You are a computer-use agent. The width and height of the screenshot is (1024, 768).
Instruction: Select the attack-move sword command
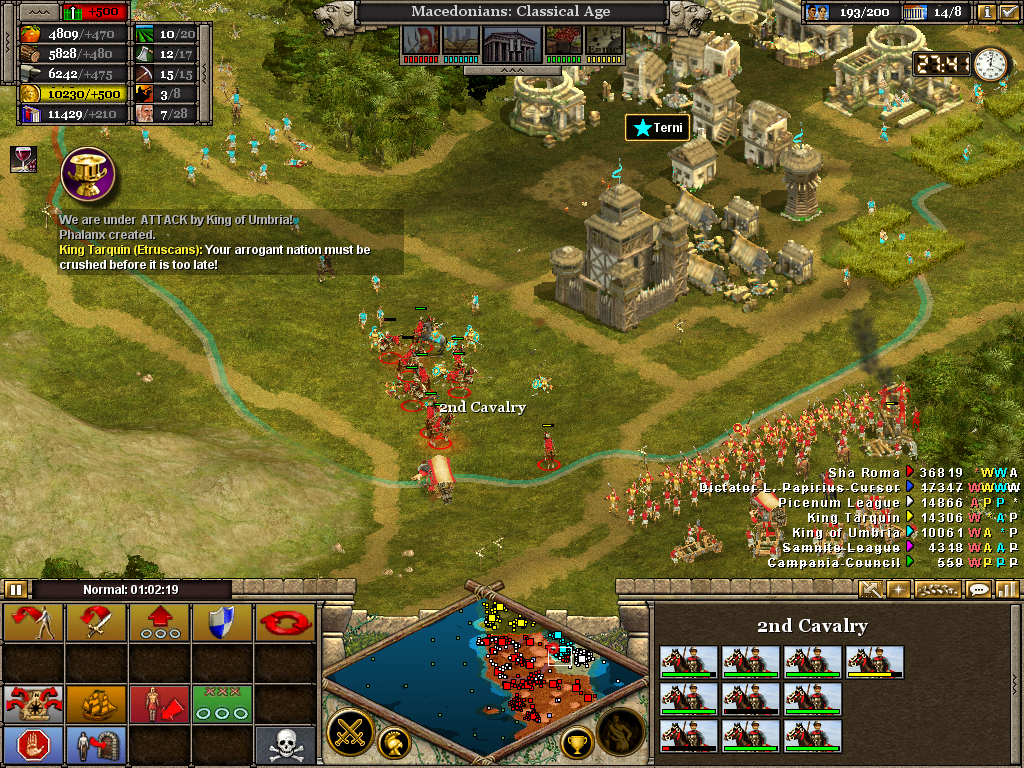click(x=96, y=622)
